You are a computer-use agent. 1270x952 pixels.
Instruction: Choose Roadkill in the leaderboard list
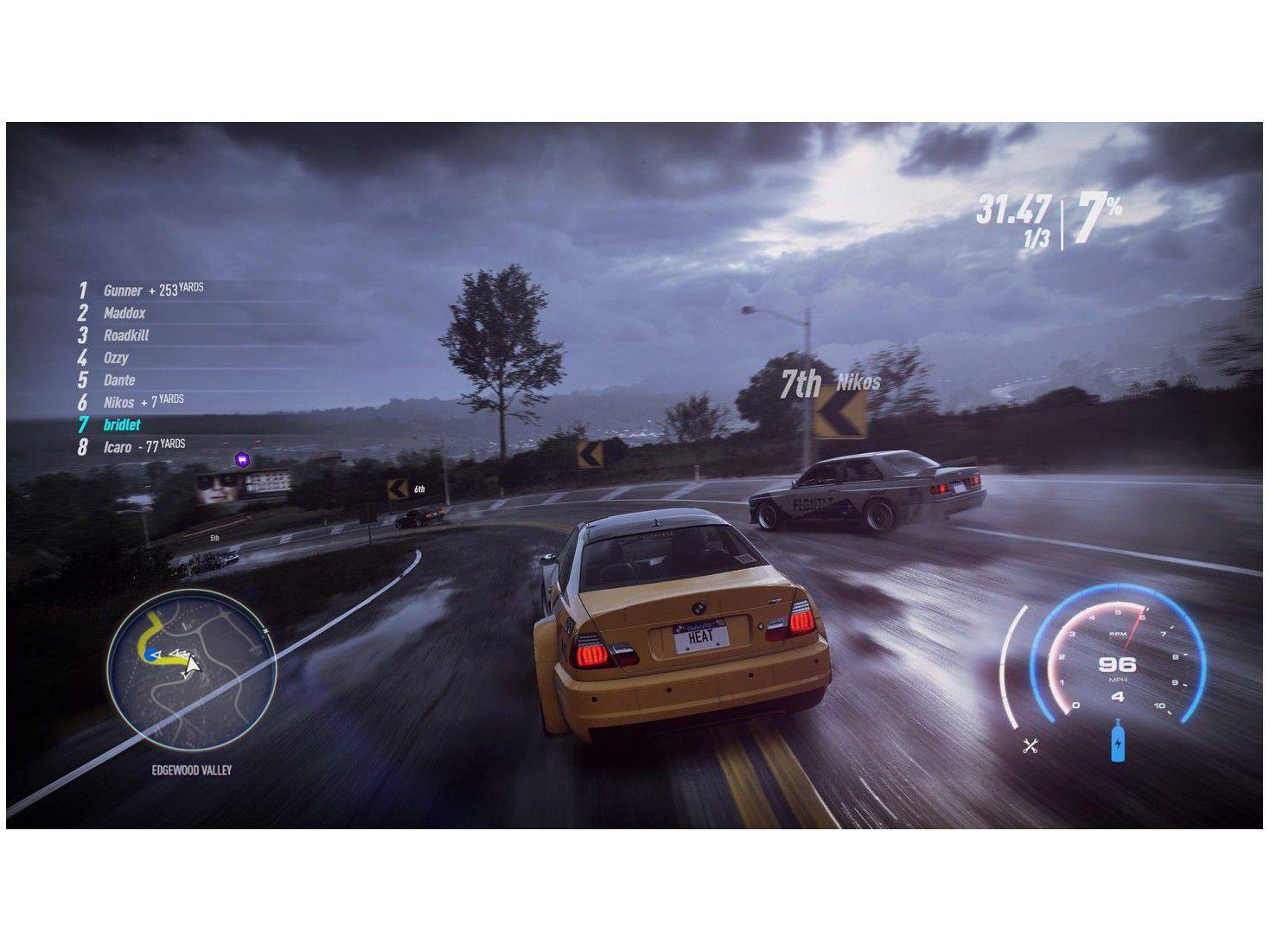126,336
